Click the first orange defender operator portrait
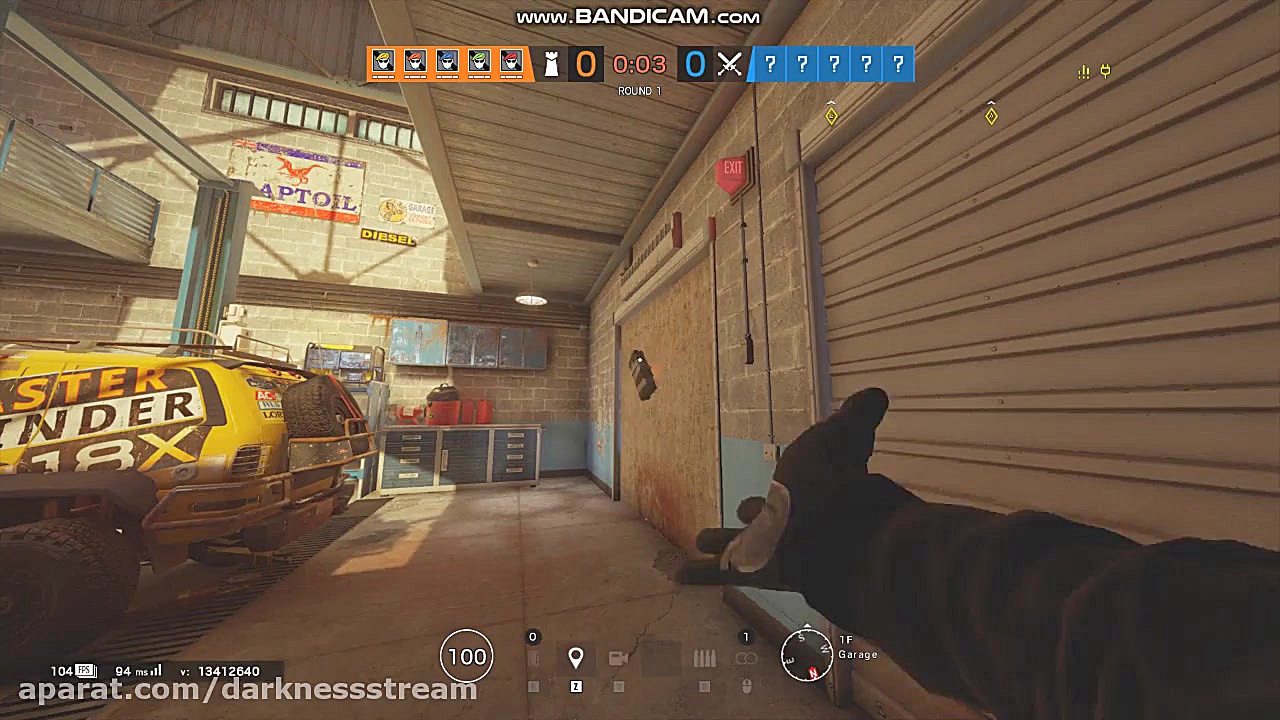This screenshot has width=1280, height=720. pyautogui.click(x=383, y=63)
